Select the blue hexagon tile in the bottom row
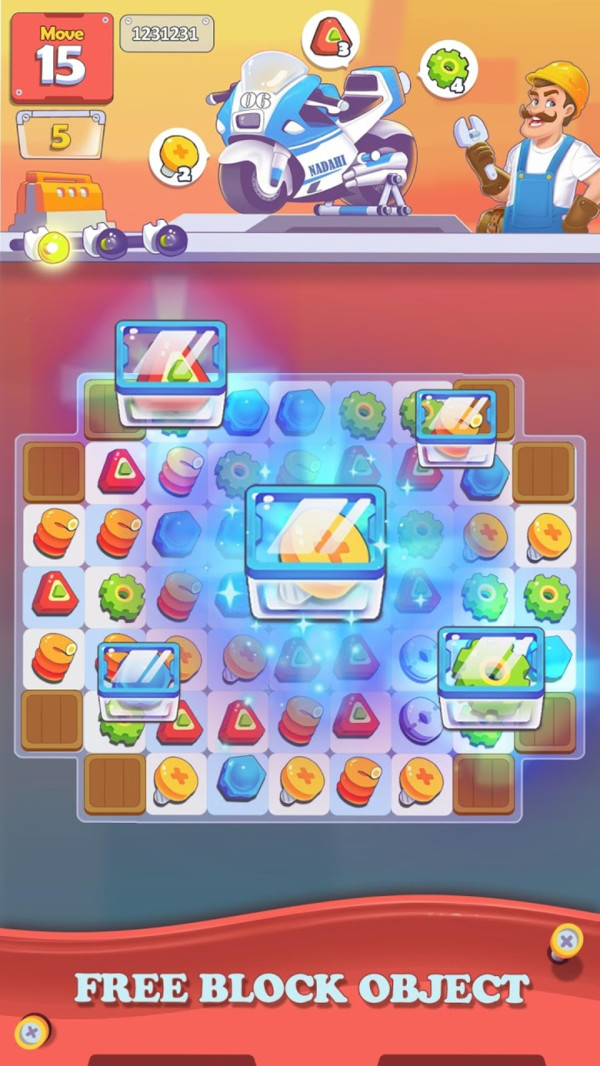The image size is (600, 1066). tap(240, 777)
